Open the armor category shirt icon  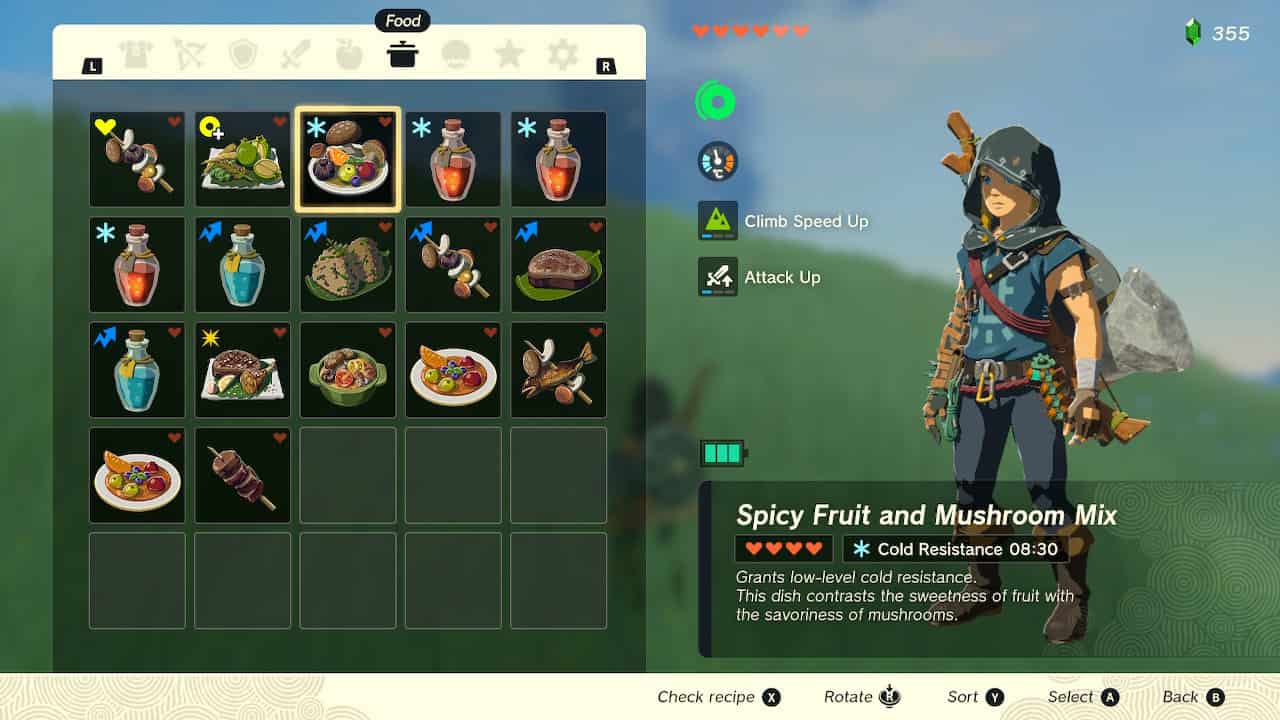coord(137,55)
